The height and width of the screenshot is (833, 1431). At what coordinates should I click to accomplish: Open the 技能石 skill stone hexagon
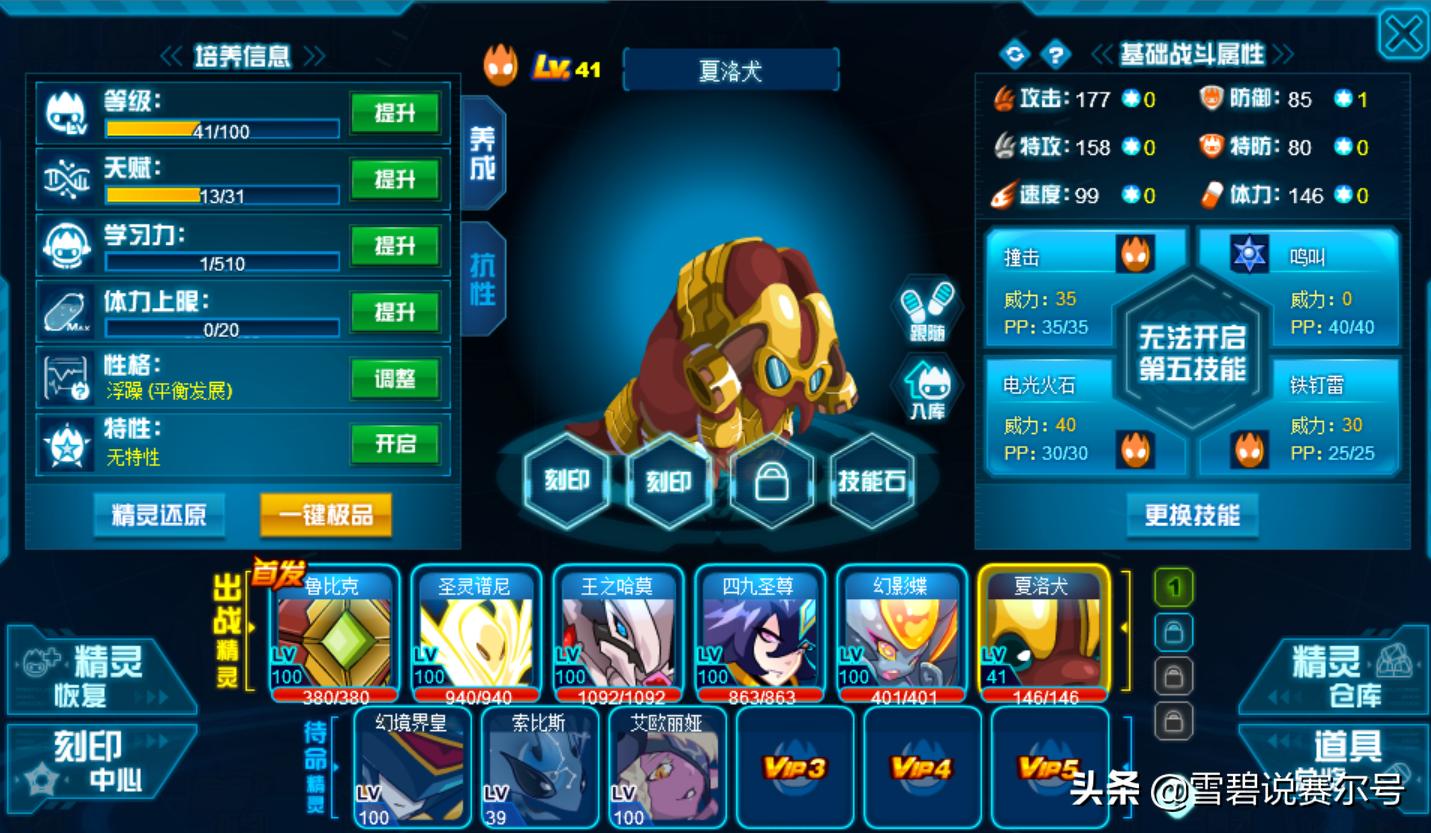(x=873, y=483)
